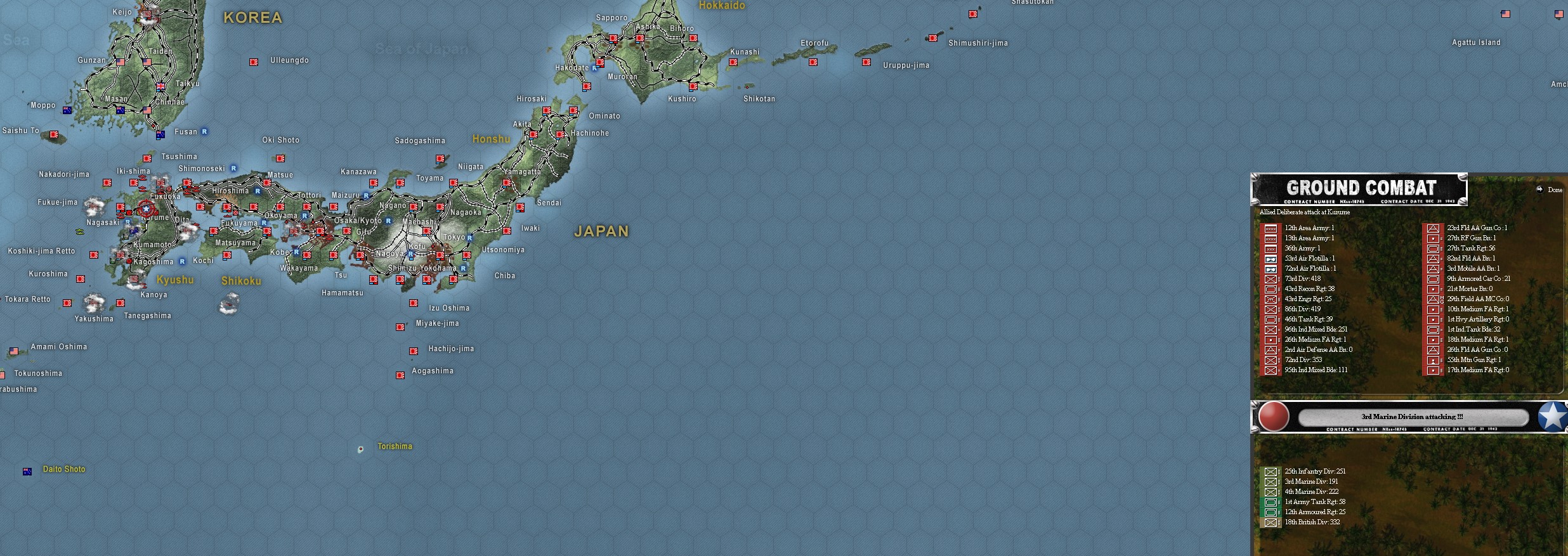This screenshot has width=1568, height=556.
Task: Click the 53rd Air Flotilla unit icon
Action: click(x=1271, y=258)
